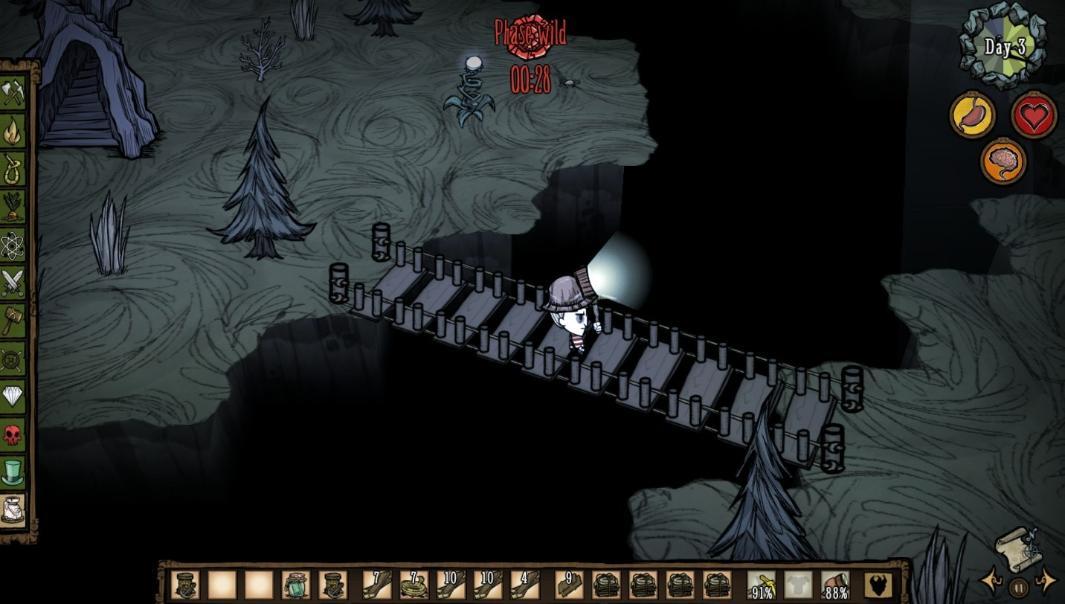Select the glass jar item in the inventory

click(x=297, y=584)
